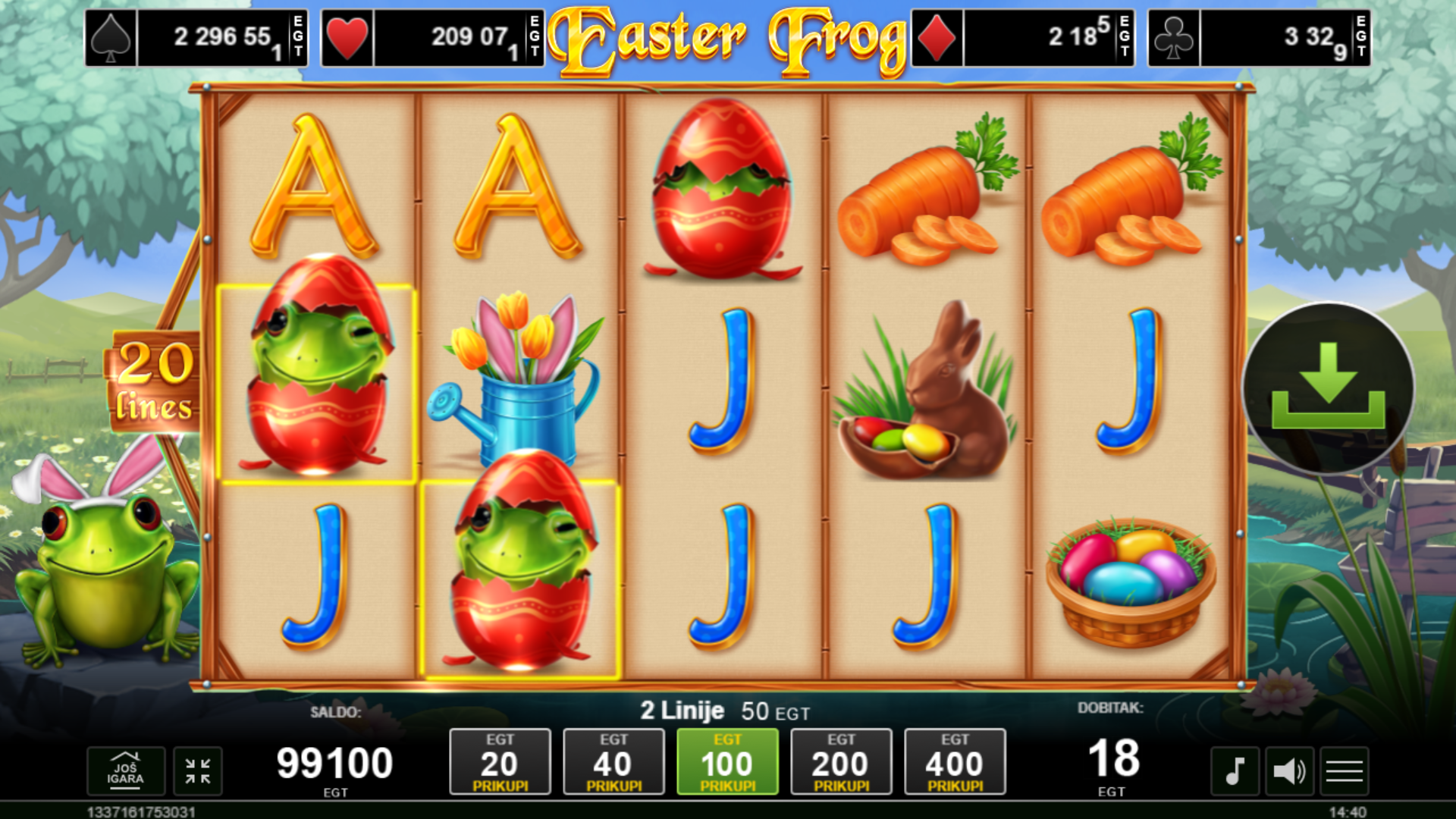Open the hamburger menu
This screenshot has height=819, width=1456.
1345,771
